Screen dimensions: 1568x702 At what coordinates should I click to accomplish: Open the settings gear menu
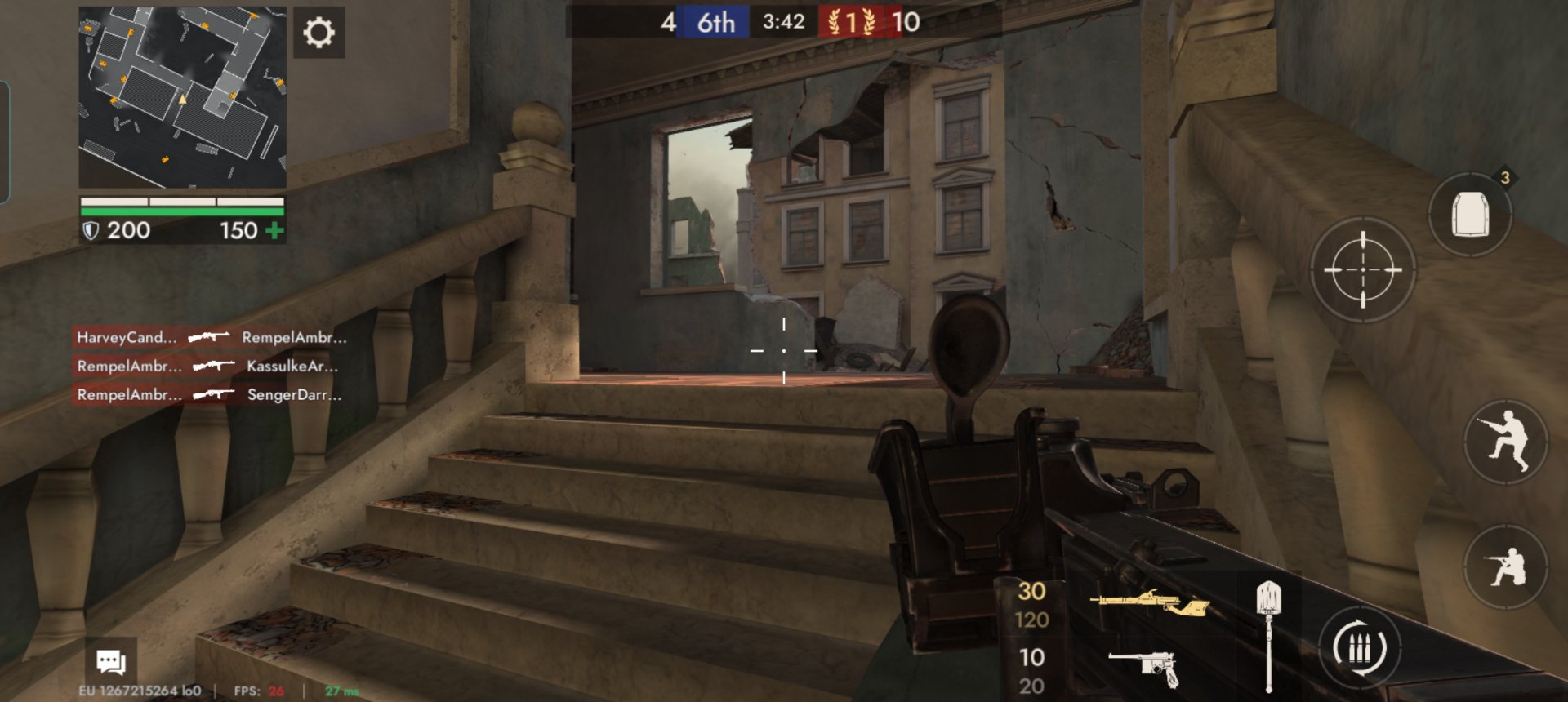tap(318, 33)
